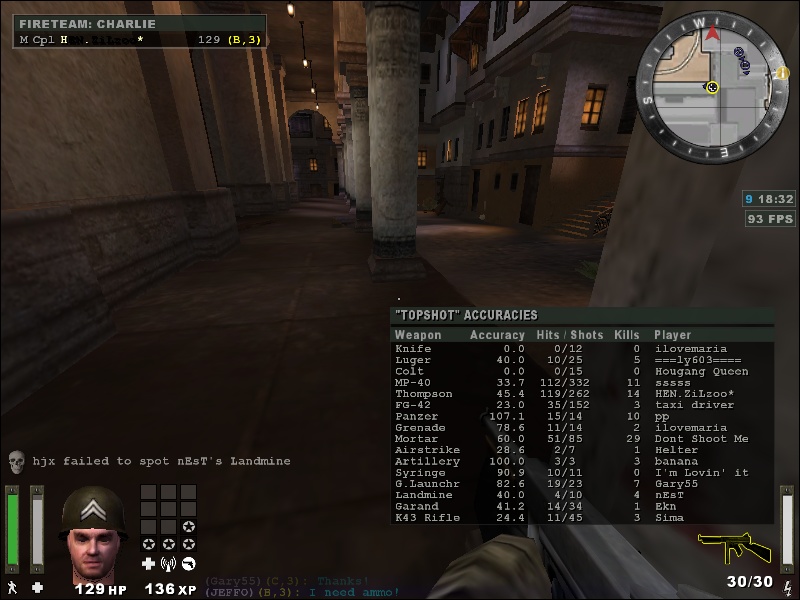Select the Mortar row by Dont Shoot Me
The width and height of the screenshot is (800, 600).
coord(581,439)
